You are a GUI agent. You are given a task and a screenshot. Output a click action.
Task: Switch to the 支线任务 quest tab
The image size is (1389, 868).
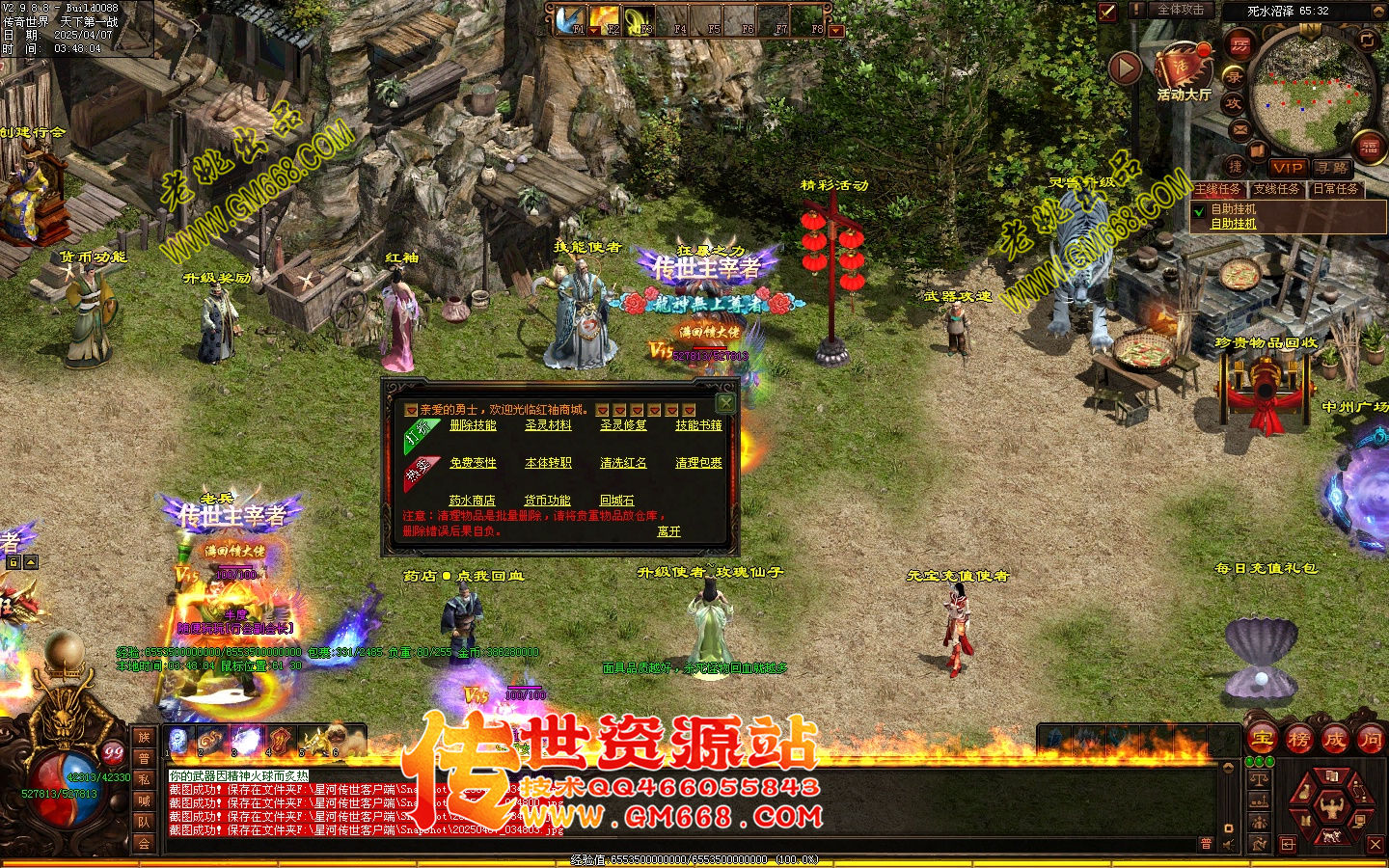(1275, 189)
